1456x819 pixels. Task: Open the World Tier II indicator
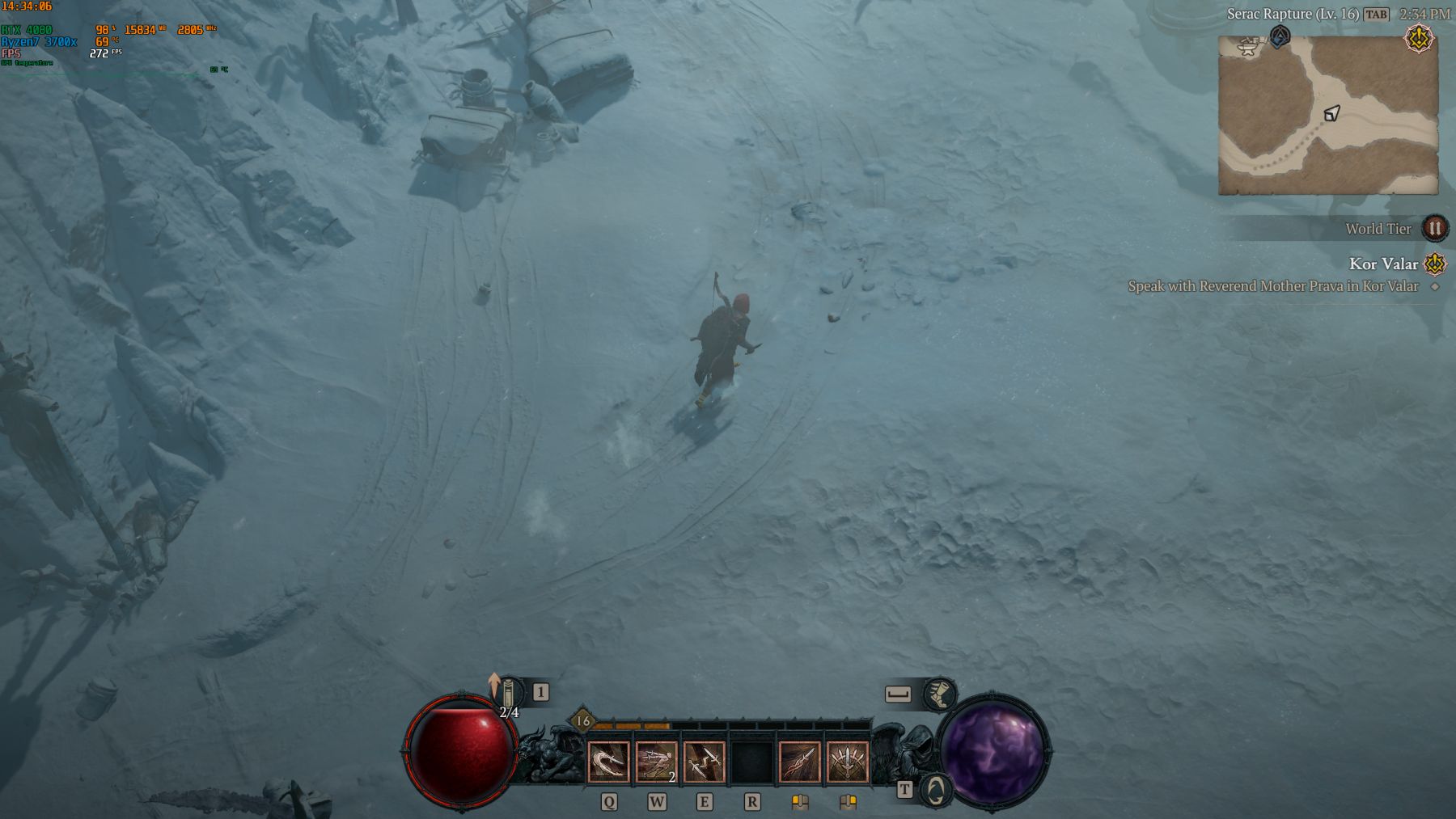tap(1434, 229)
